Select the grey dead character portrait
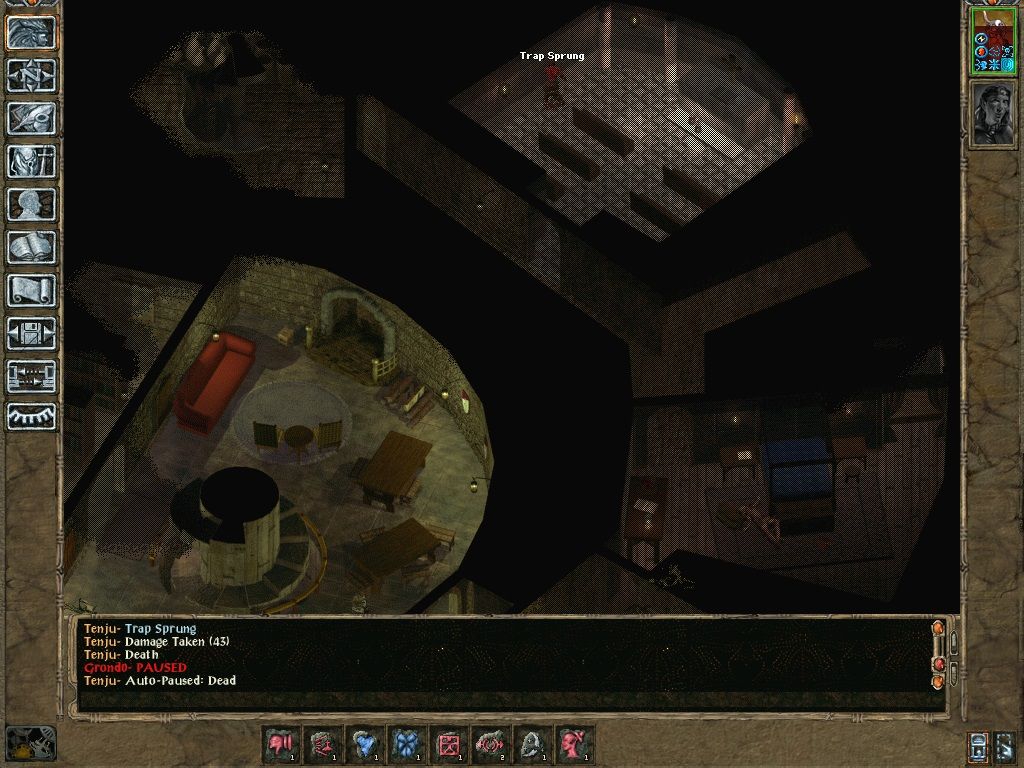The height and width of the screenshot is (768, 1024). (x=993, y=114)
